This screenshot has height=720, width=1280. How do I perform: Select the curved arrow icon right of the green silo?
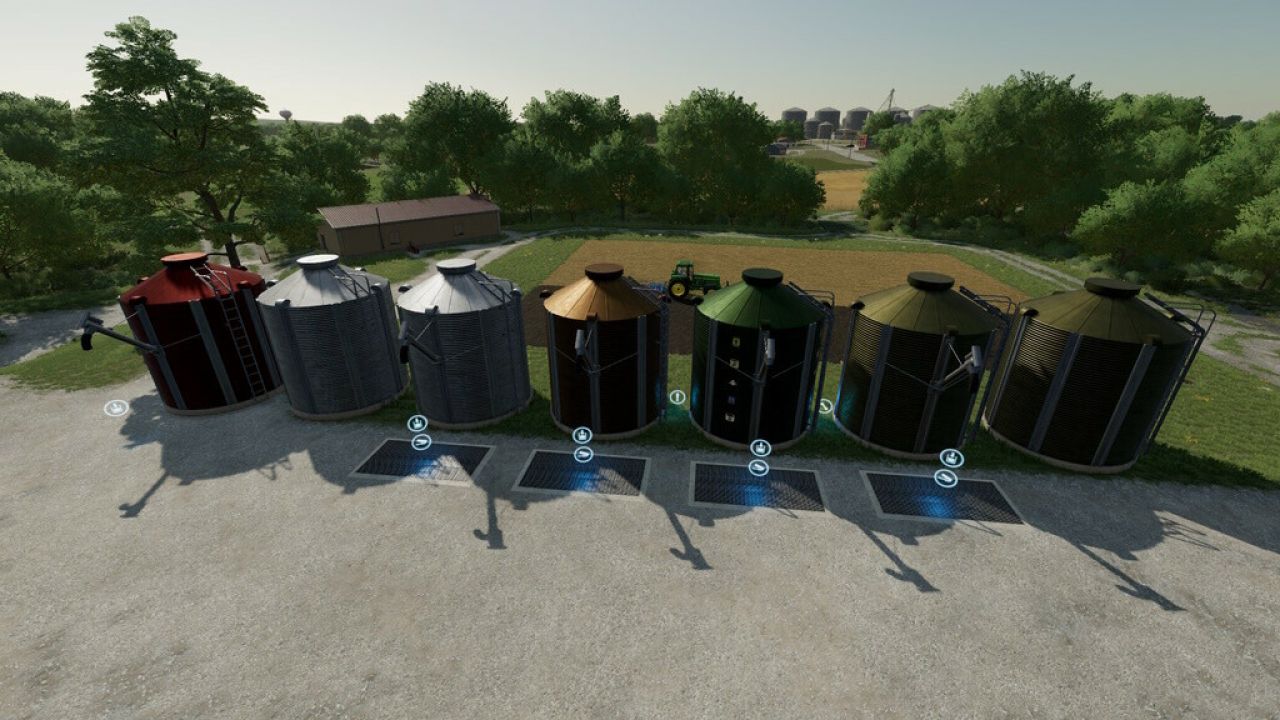(825, 406)
